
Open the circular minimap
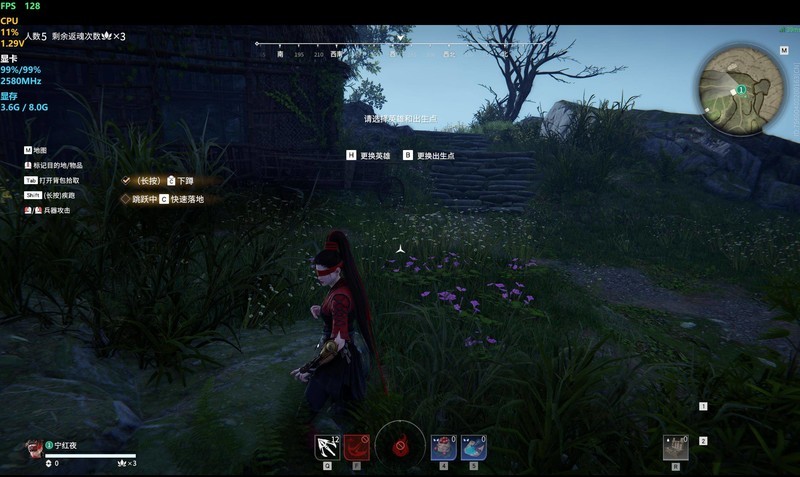pos(742,91)
